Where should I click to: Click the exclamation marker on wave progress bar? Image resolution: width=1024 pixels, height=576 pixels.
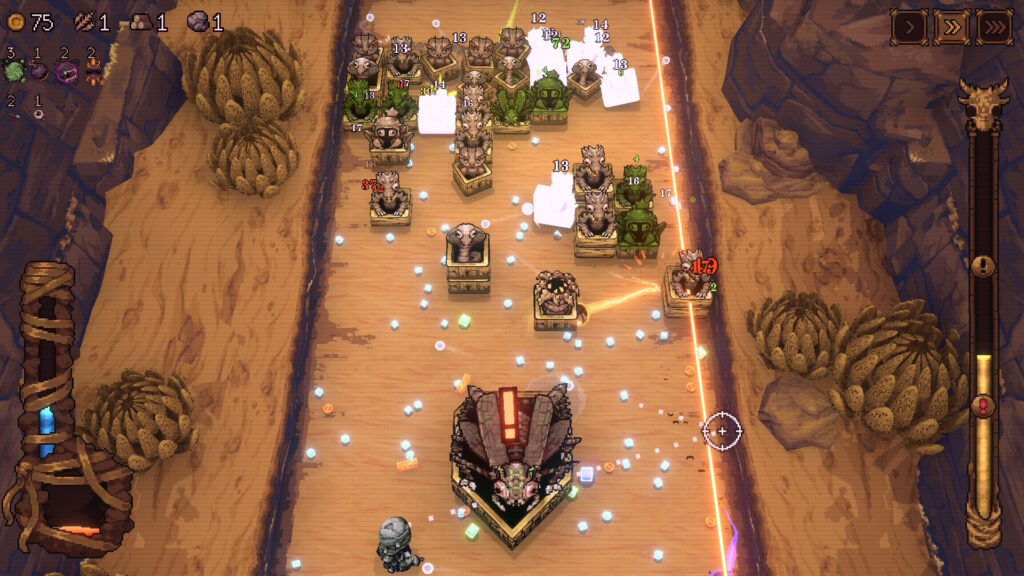(984, 266)
